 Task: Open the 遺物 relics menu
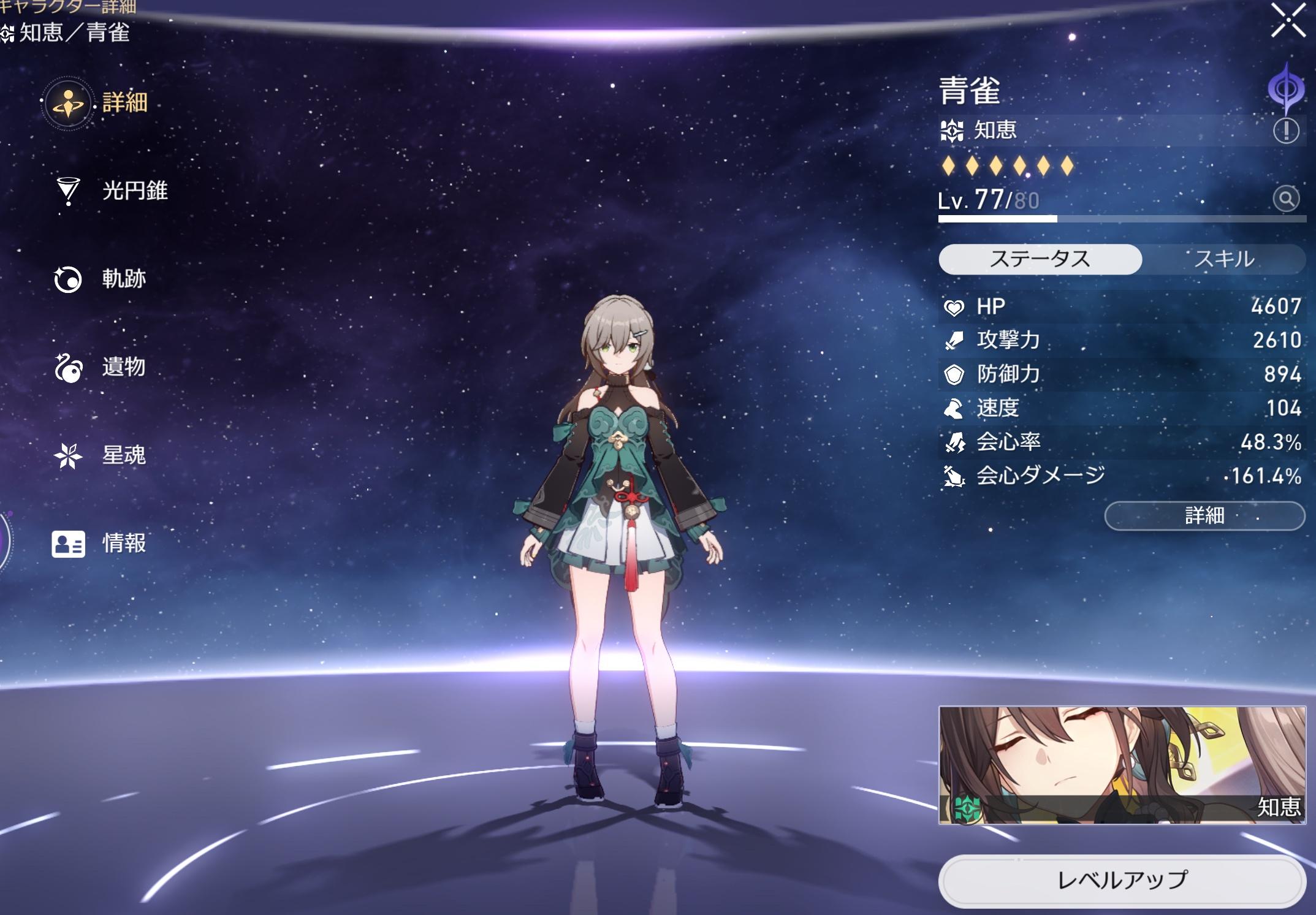tap(101, 367)
